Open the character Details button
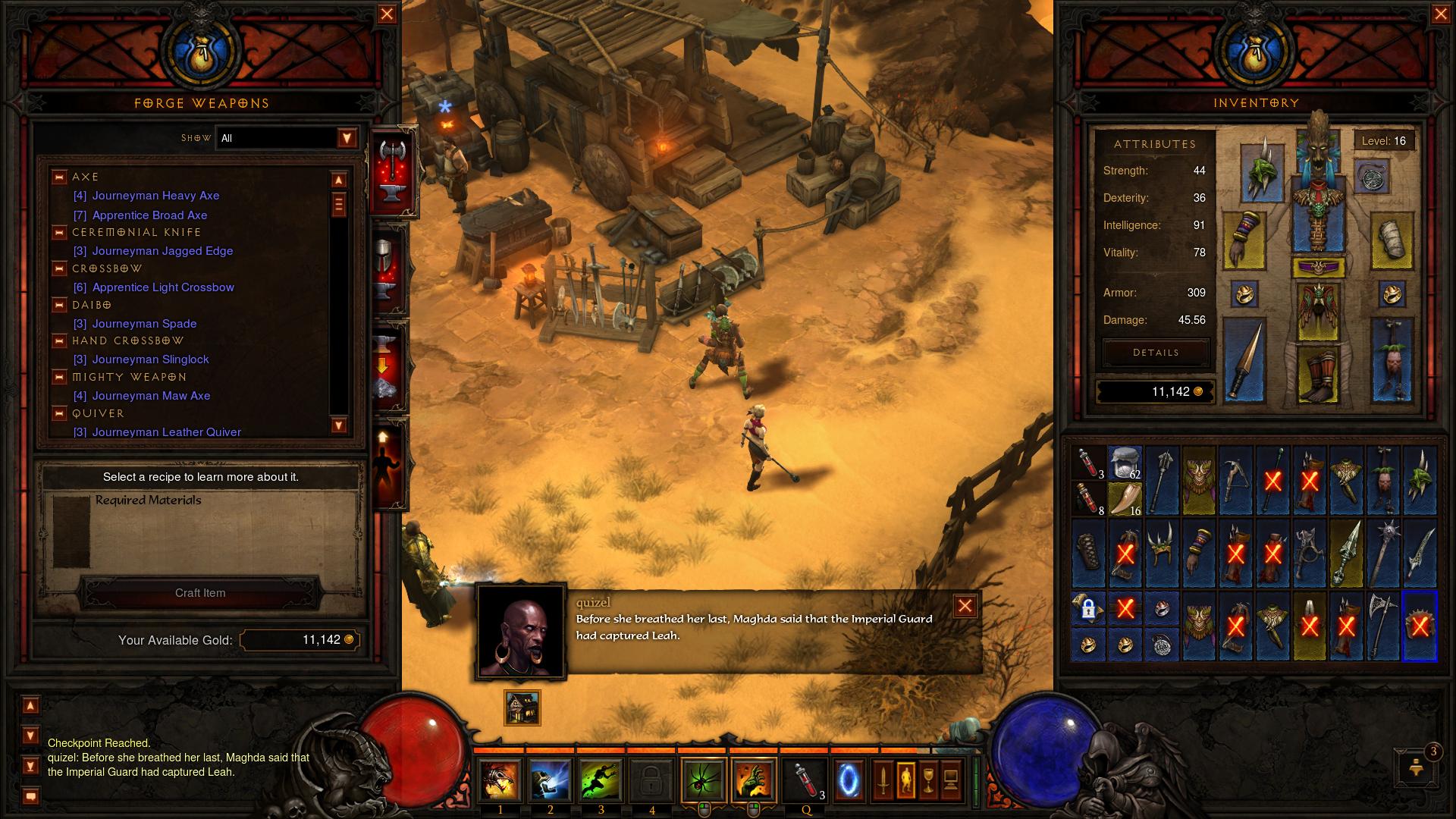1456x819 pixels. point(1156,353)
